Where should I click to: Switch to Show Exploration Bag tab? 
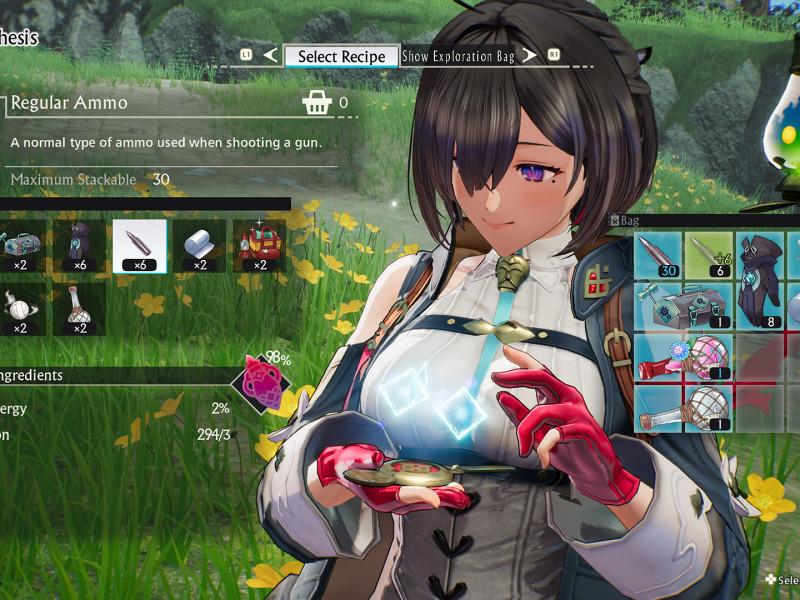[458, 56]
